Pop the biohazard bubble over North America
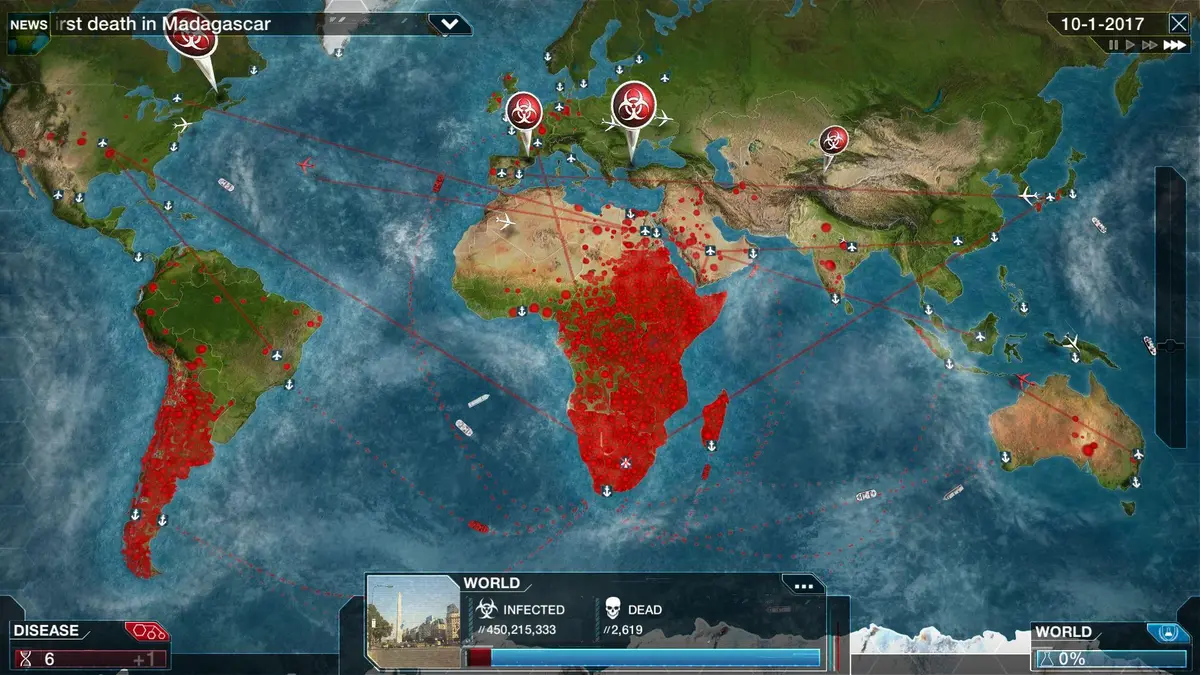The height and width of the screenshot is (675, 1200). coord(191,32)
